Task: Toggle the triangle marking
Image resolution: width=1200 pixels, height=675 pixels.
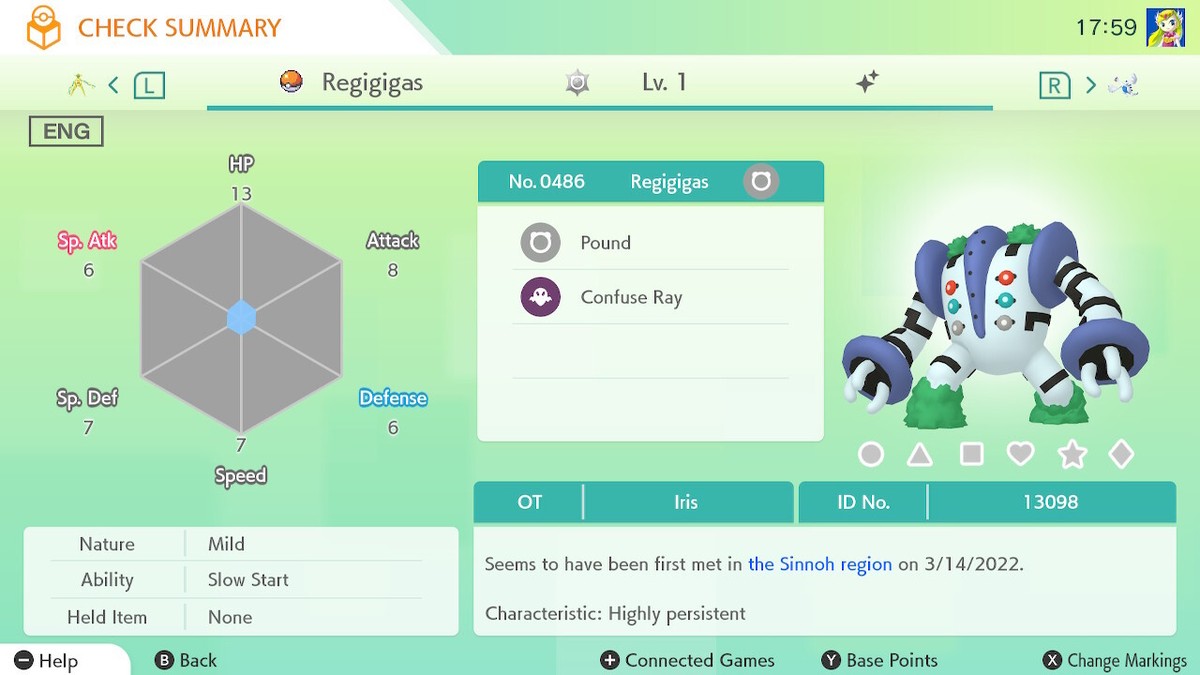Action: [x=920, y=455]
